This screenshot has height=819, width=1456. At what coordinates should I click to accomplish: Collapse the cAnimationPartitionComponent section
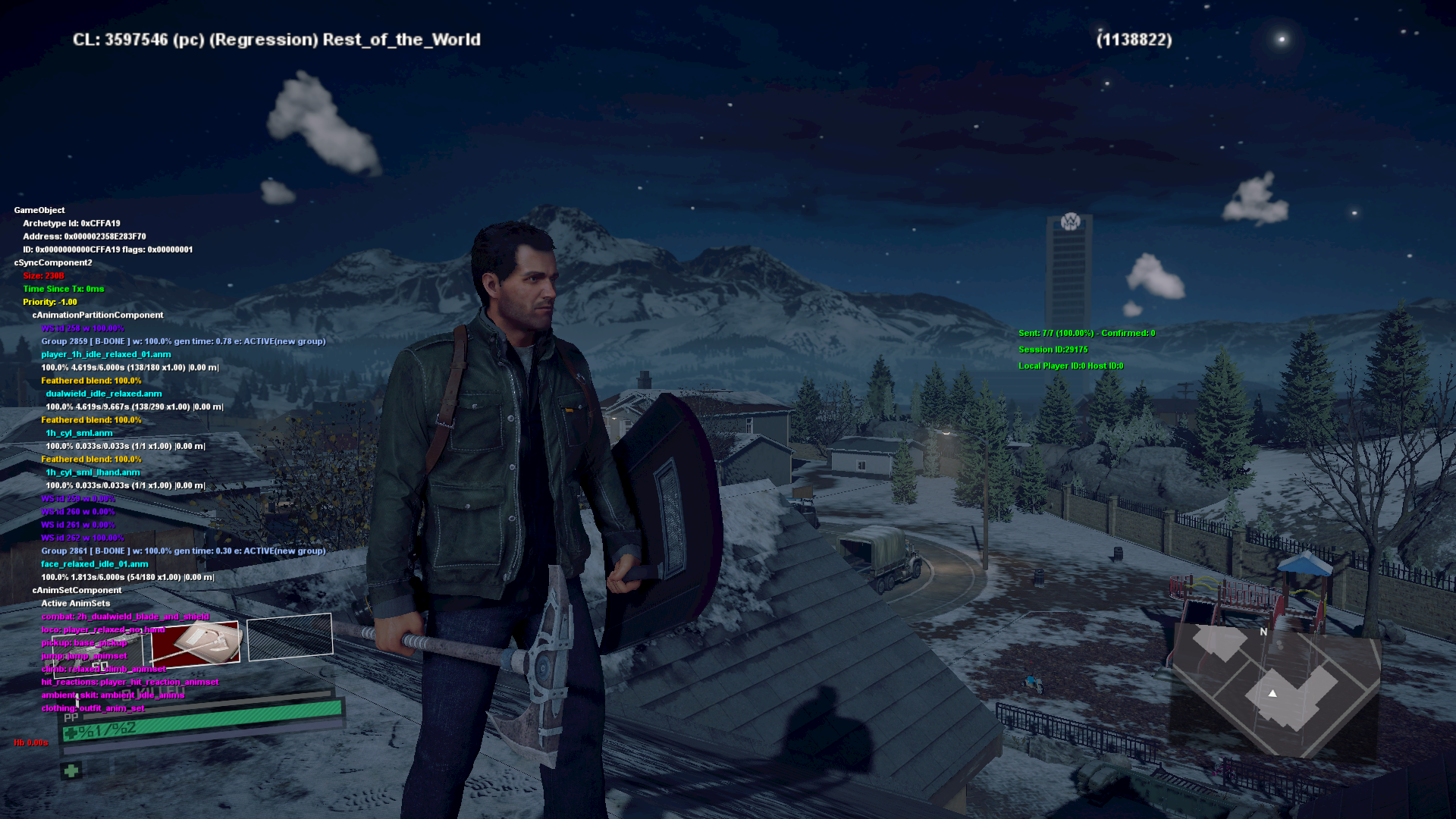click(x=99, y=315)
